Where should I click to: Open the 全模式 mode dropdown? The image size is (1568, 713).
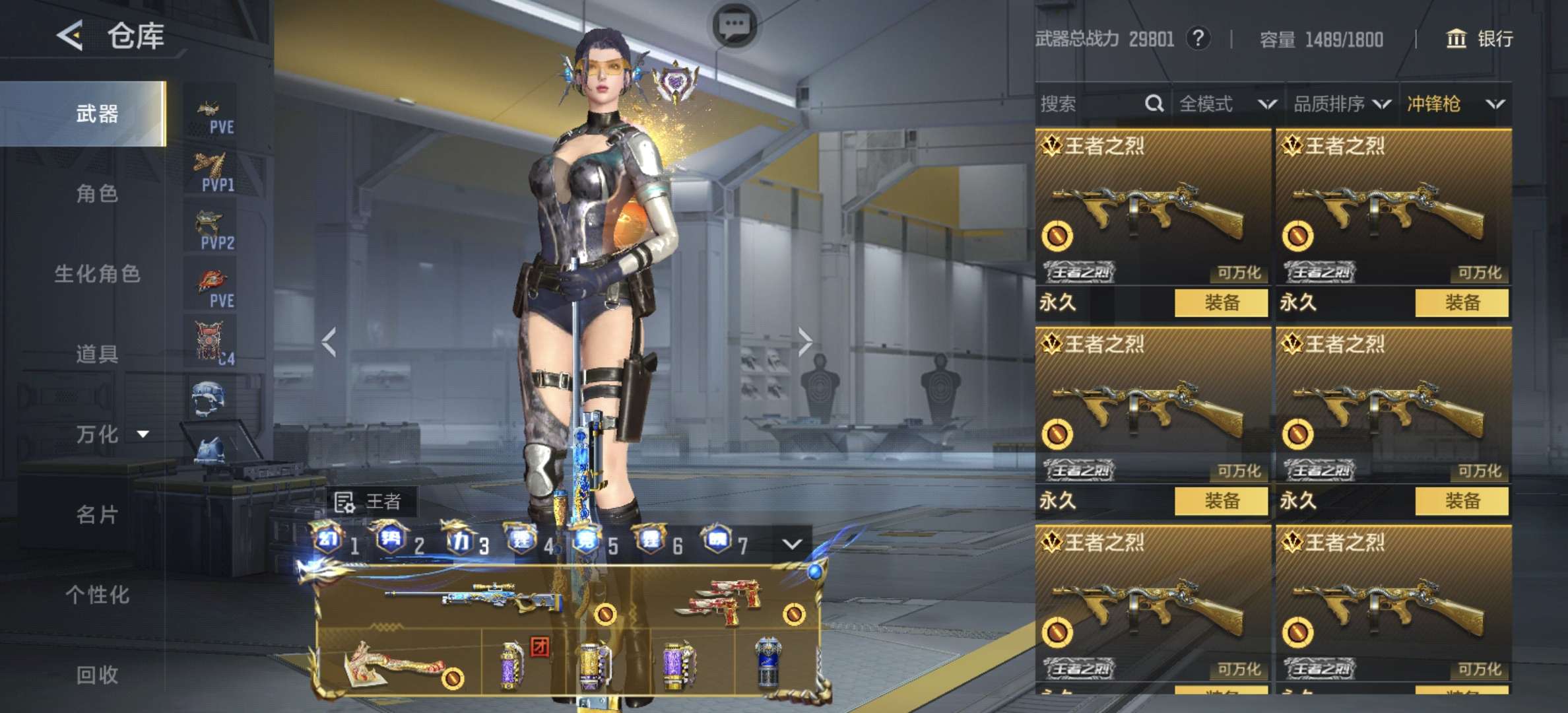(x=1226, y=104)
